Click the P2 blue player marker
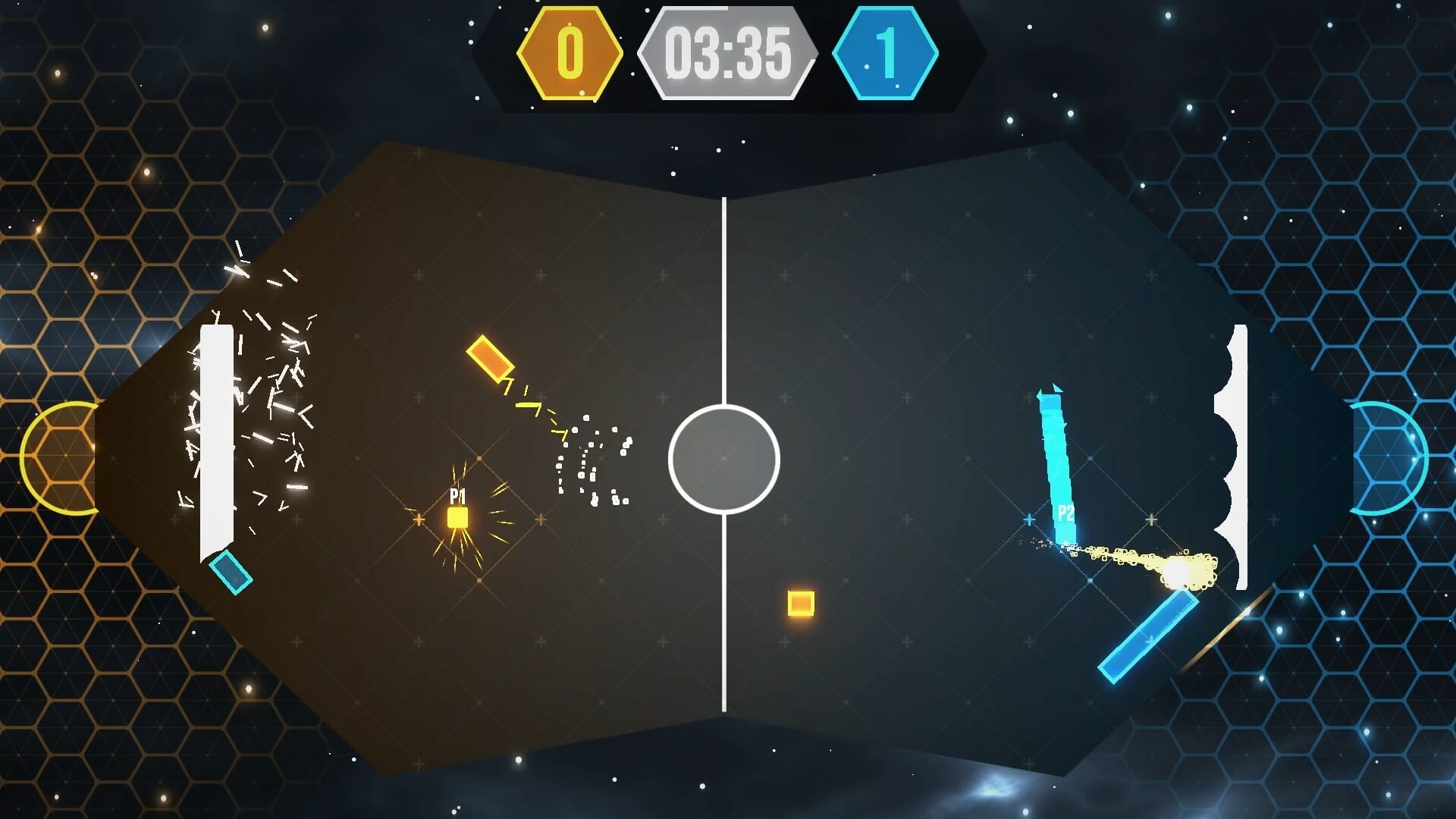Screen dimensions: 1456x819 point(1064,514)
